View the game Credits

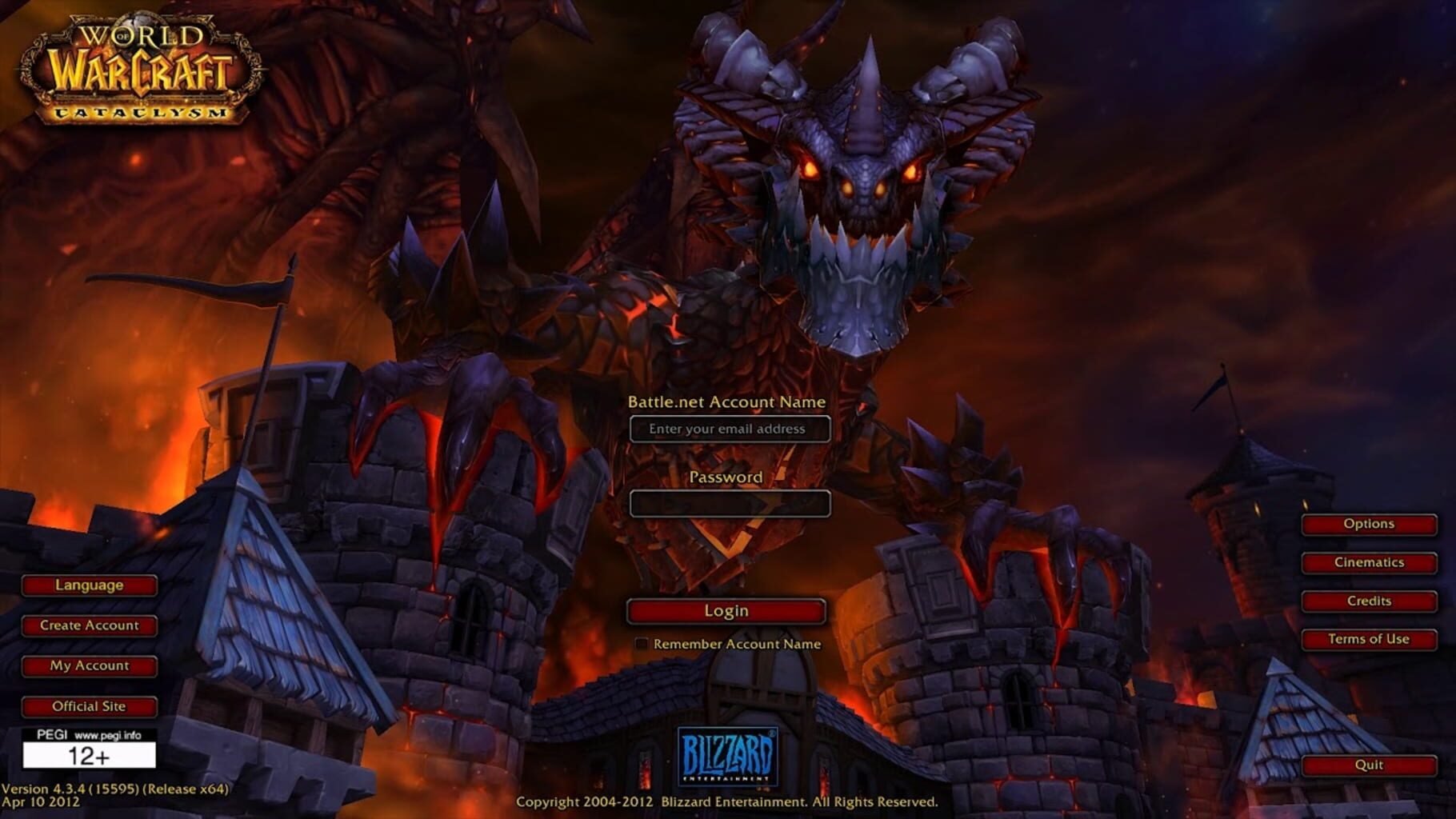(1368, 601)
